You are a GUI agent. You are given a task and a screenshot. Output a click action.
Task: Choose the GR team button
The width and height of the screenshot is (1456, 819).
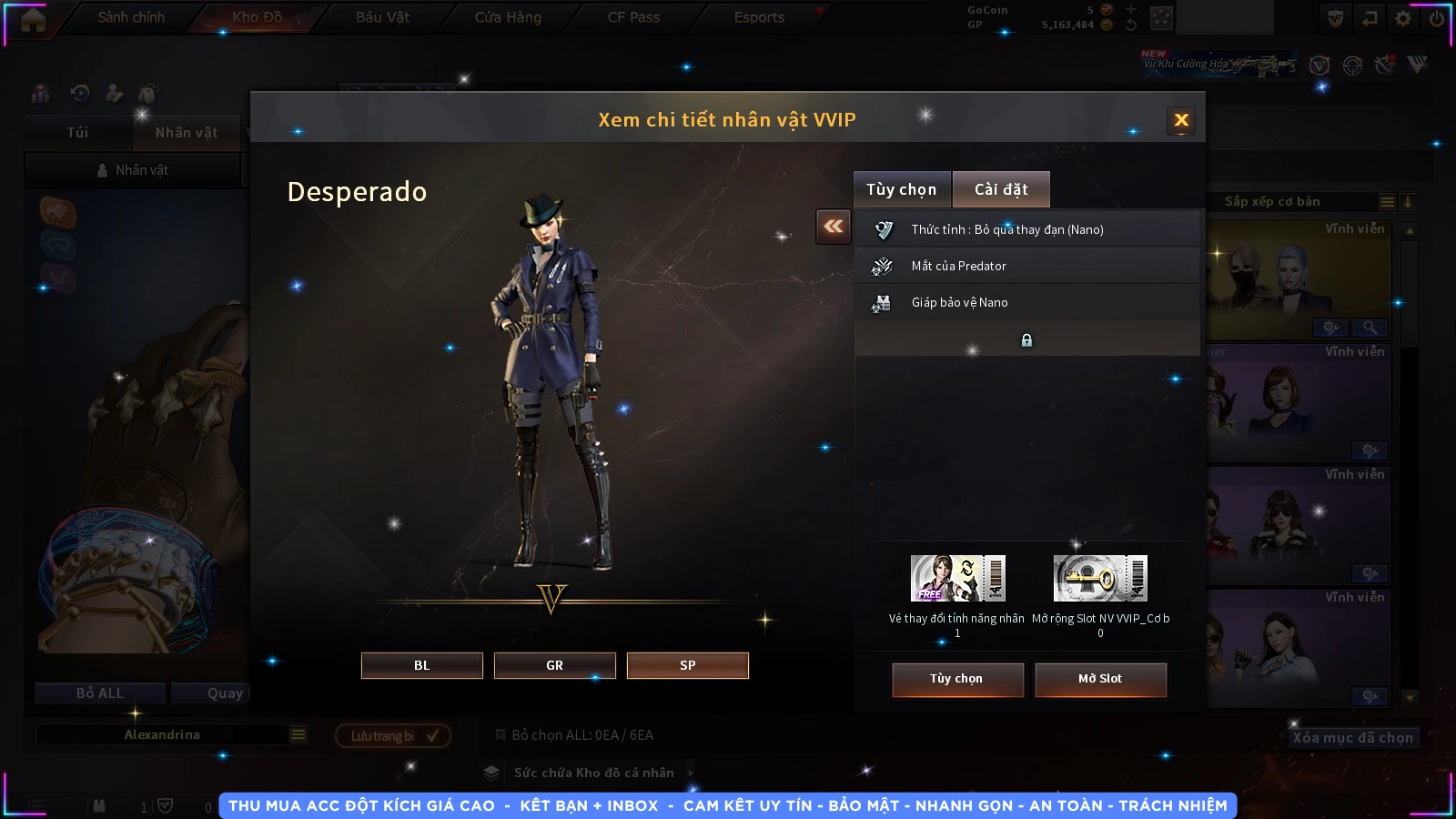pyautogui.click(x=554, y=665)
